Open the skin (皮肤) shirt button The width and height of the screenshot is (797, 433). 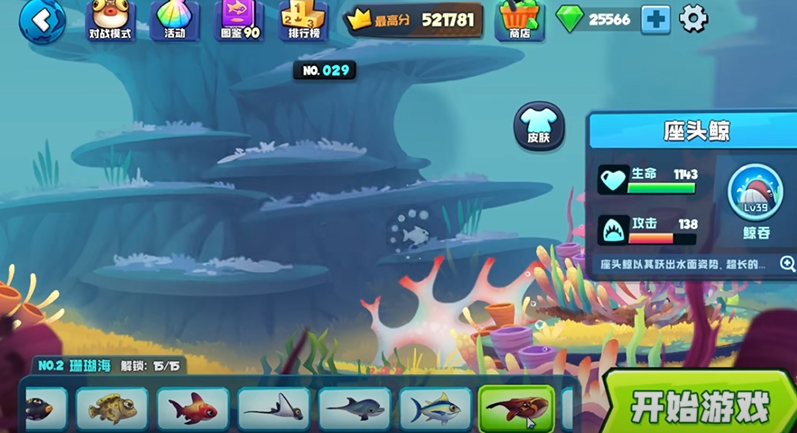click(539, 127)
